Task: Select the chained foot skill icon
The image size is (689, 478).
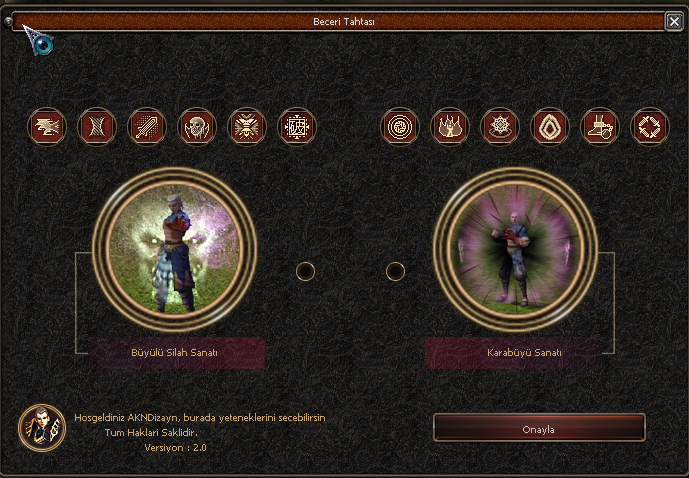Action: click(x=600, y=127)
